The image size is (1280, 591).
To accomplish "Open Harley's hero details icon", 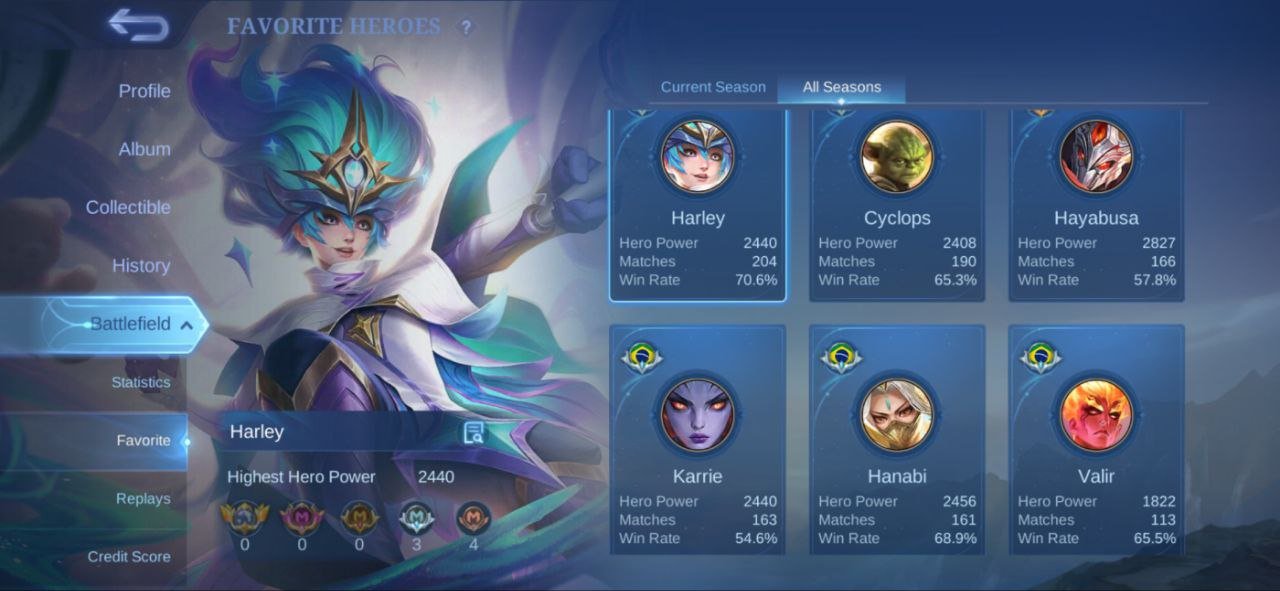I will coord(474,433).
